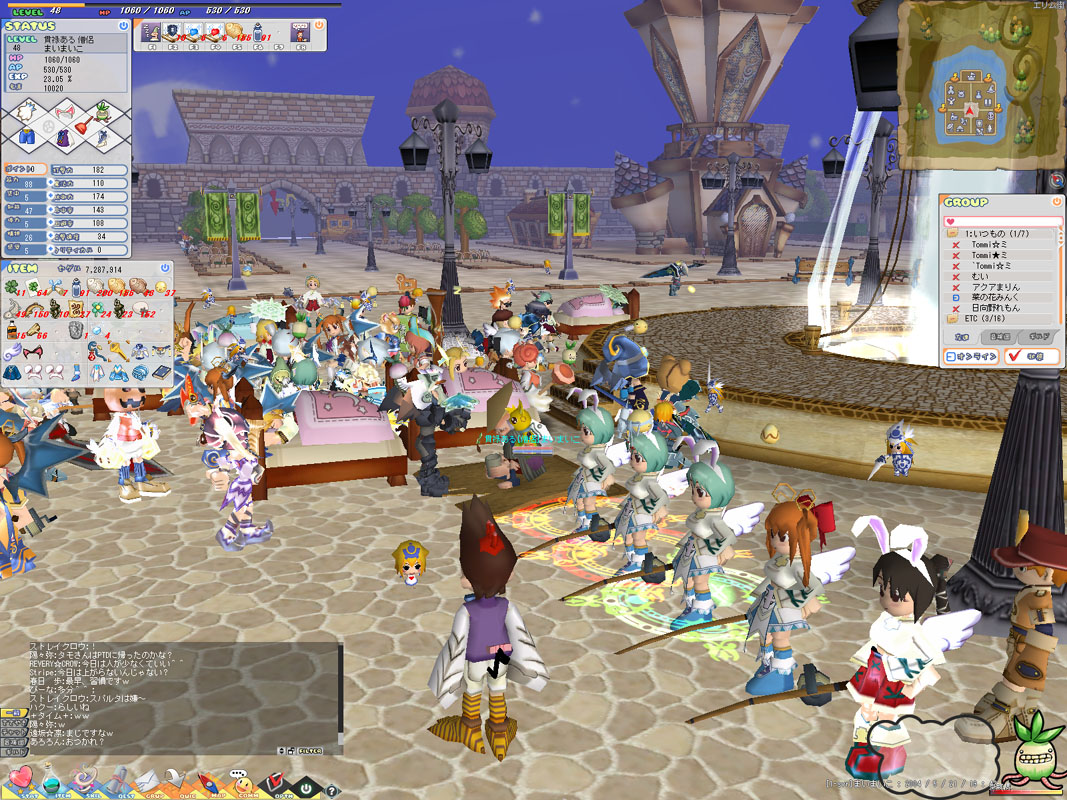This screenshot has width=1067, height=800.
Task: Click the オンライン button in the GROUP window
Action: point(972,356)
